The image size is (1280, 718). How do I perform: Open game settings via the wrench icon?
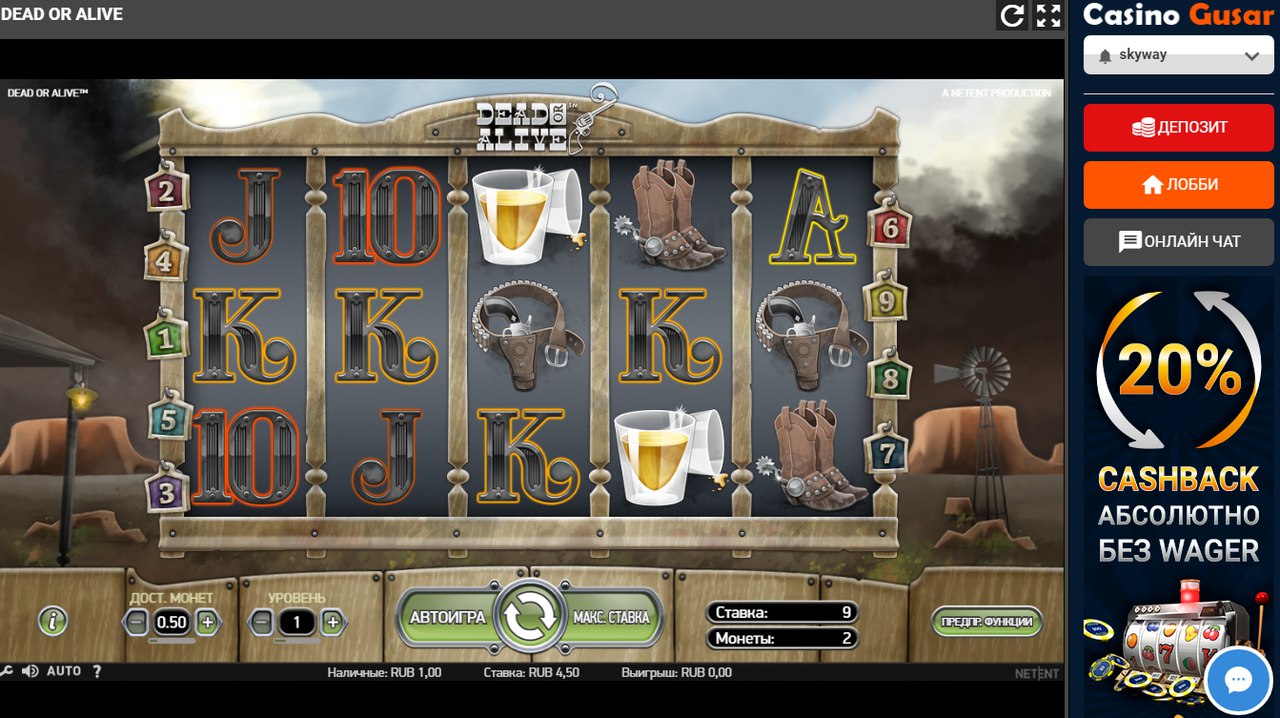coord(7,672)
